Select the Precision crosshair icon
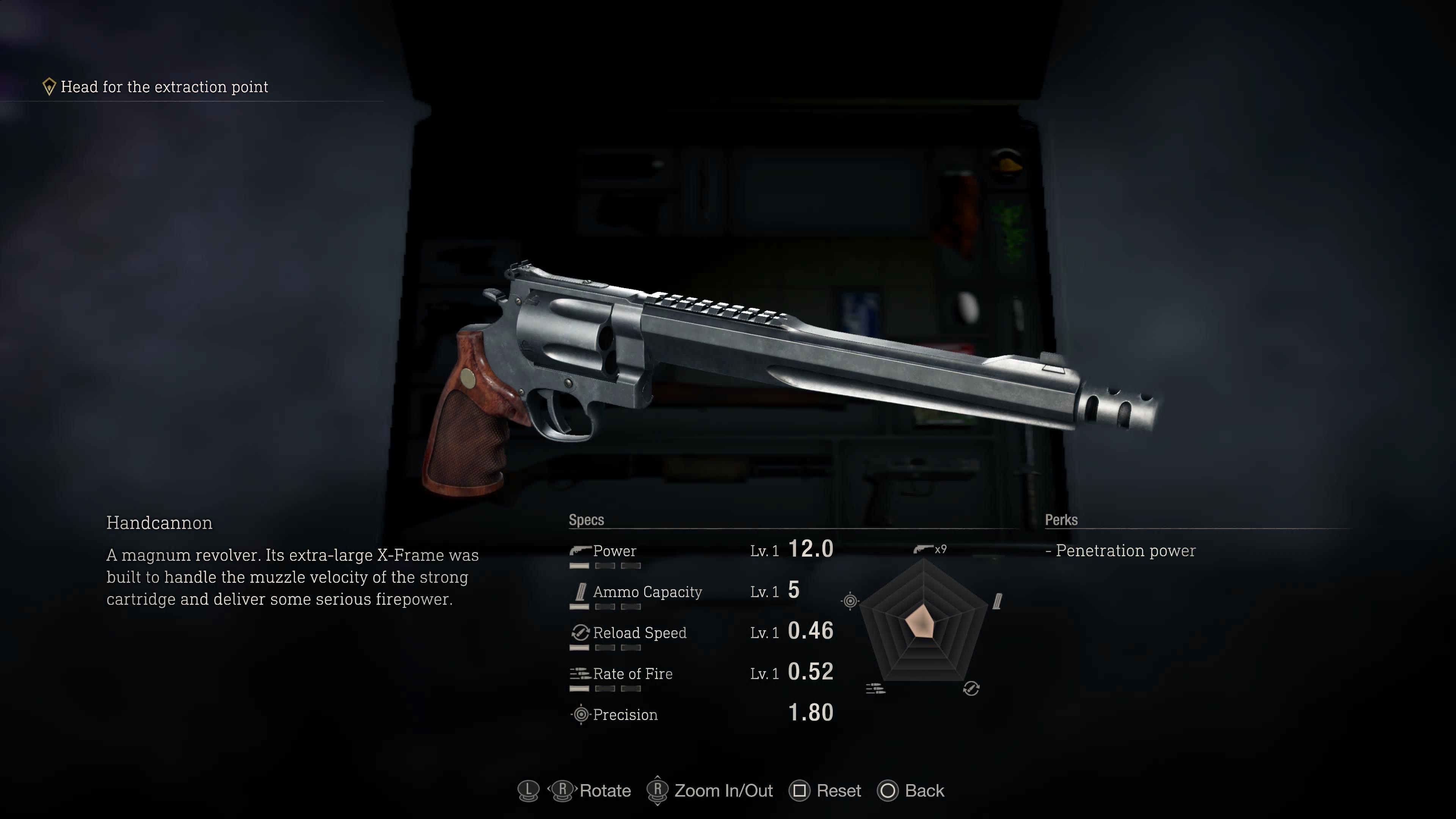Screen dimensions: 1456x819 pyautogui.click(x=581, y=714)
